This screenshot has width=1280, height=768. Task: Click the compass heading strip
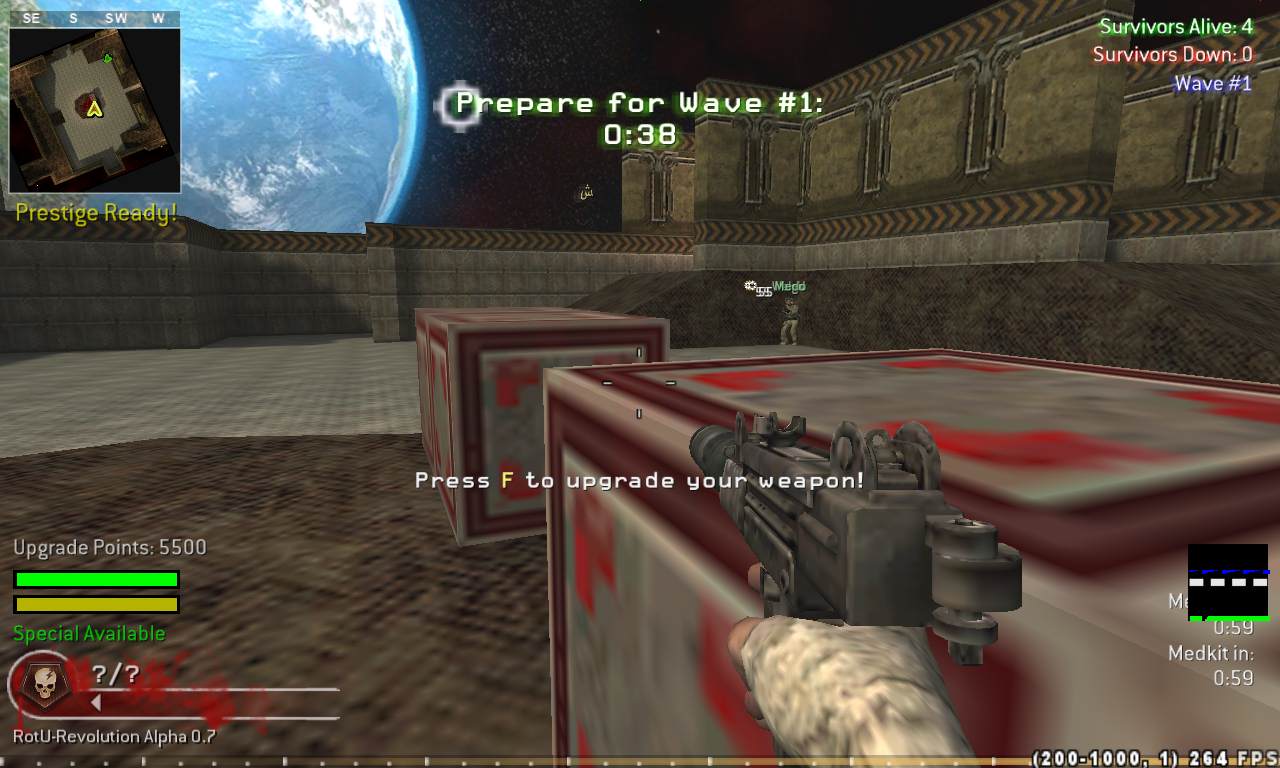[x=95, y=18]
